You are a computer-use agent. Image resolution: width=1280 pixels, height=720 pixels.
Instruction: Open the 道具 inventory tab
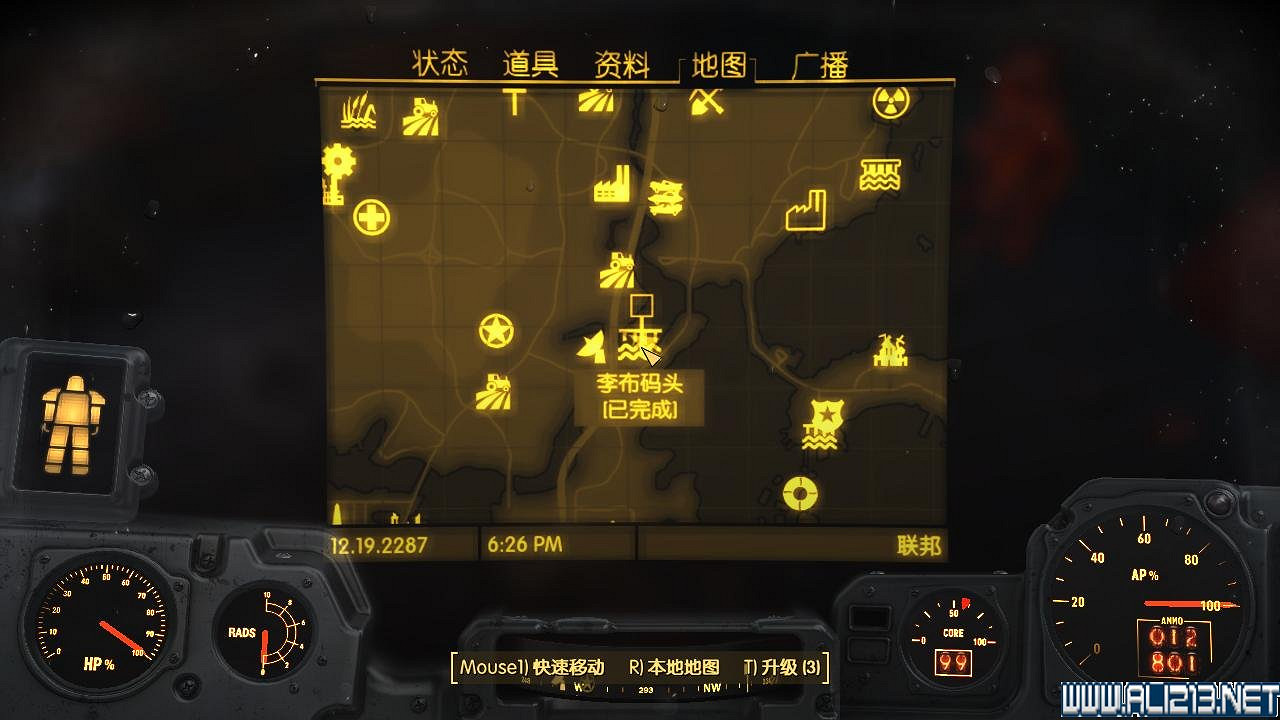click(531, 62)
